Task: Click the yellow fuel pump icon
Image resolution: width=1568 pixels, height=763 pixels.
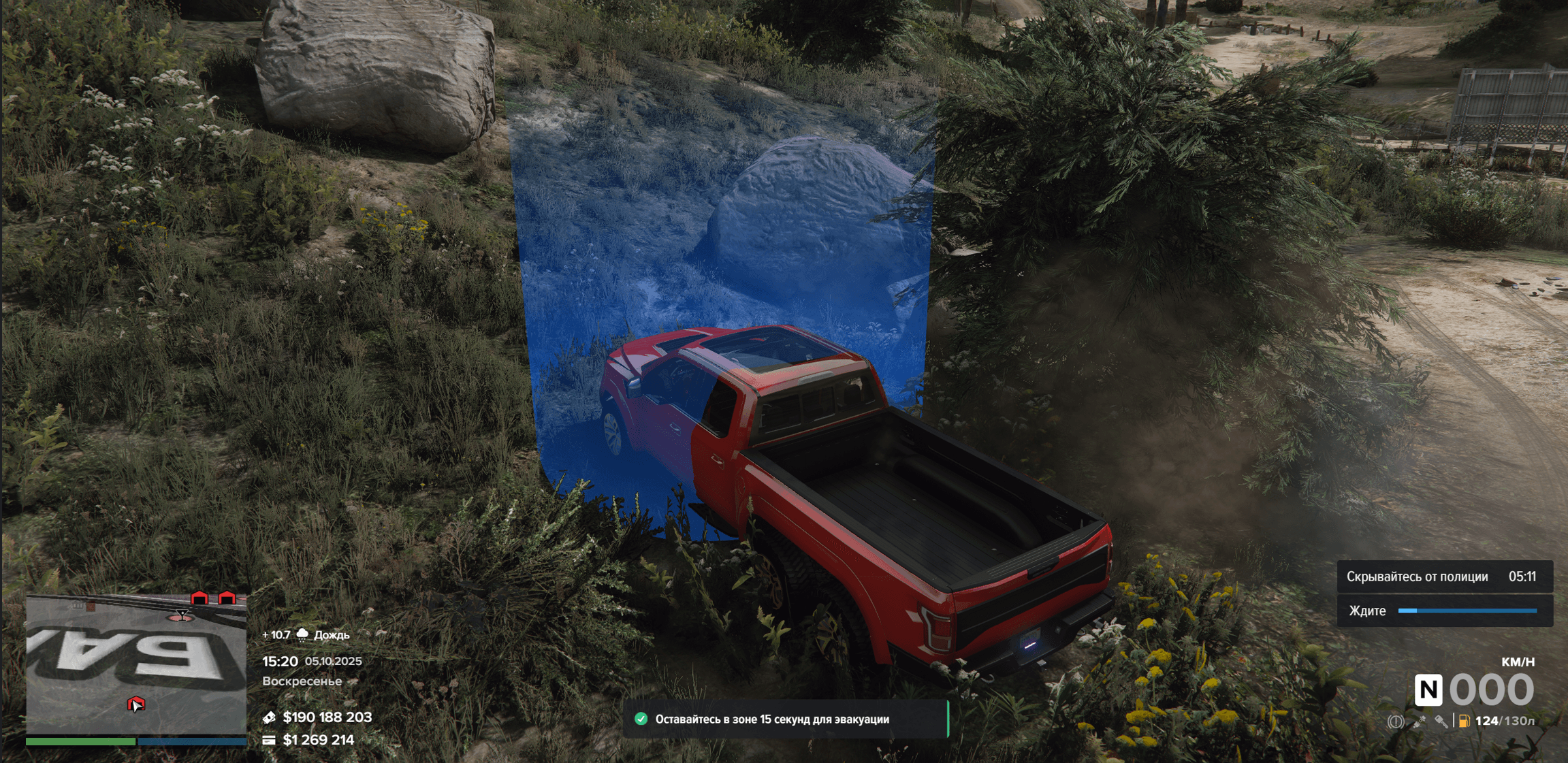Action: coord(1464,721)
